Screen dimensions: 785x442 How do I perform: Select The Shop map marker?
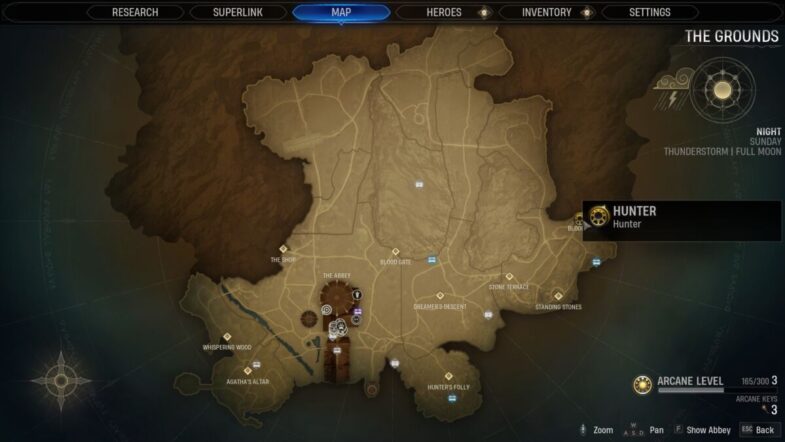pos(283,249)
